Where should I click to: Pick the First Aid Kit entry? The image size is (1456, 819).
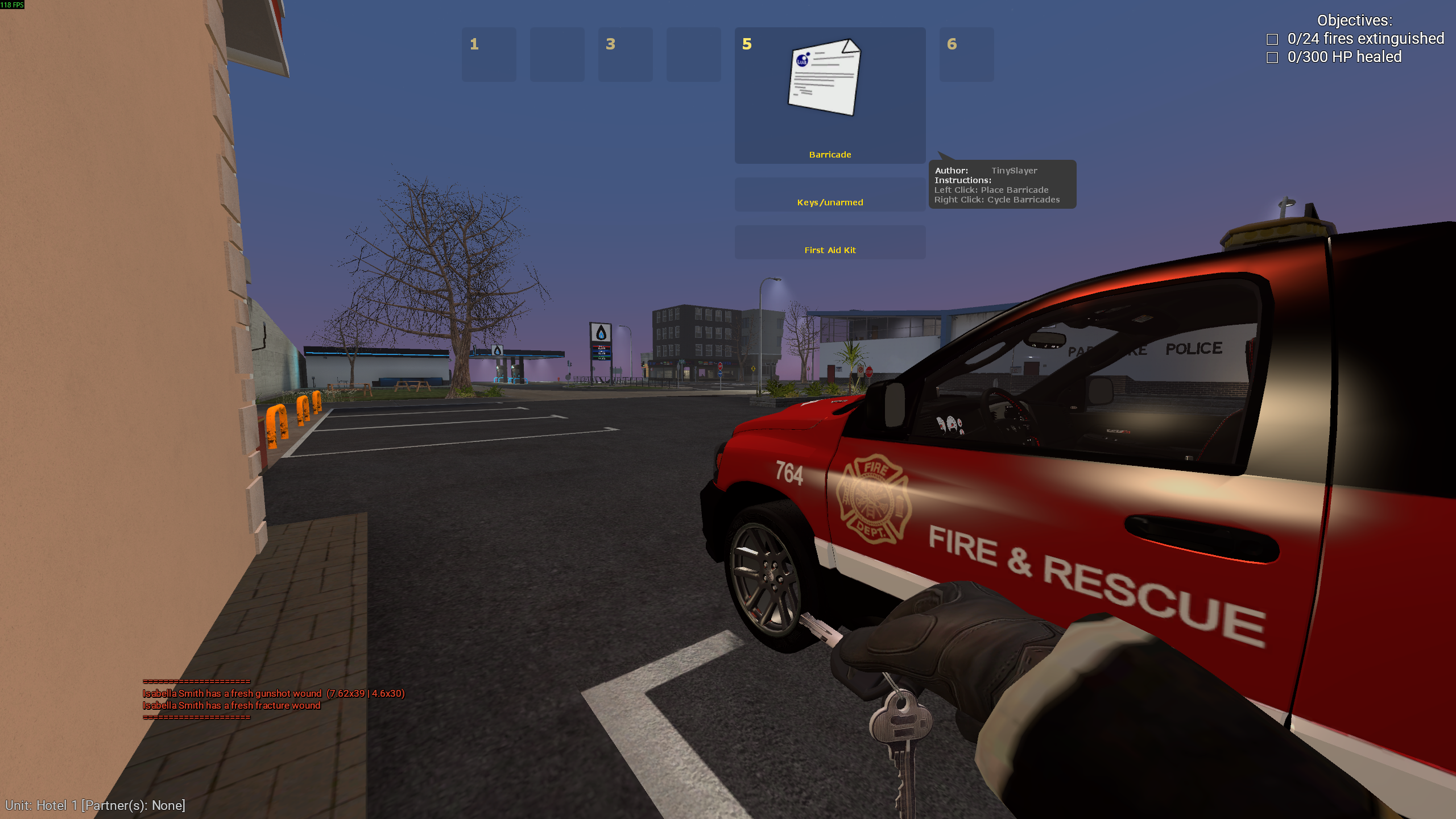(830, 243)
